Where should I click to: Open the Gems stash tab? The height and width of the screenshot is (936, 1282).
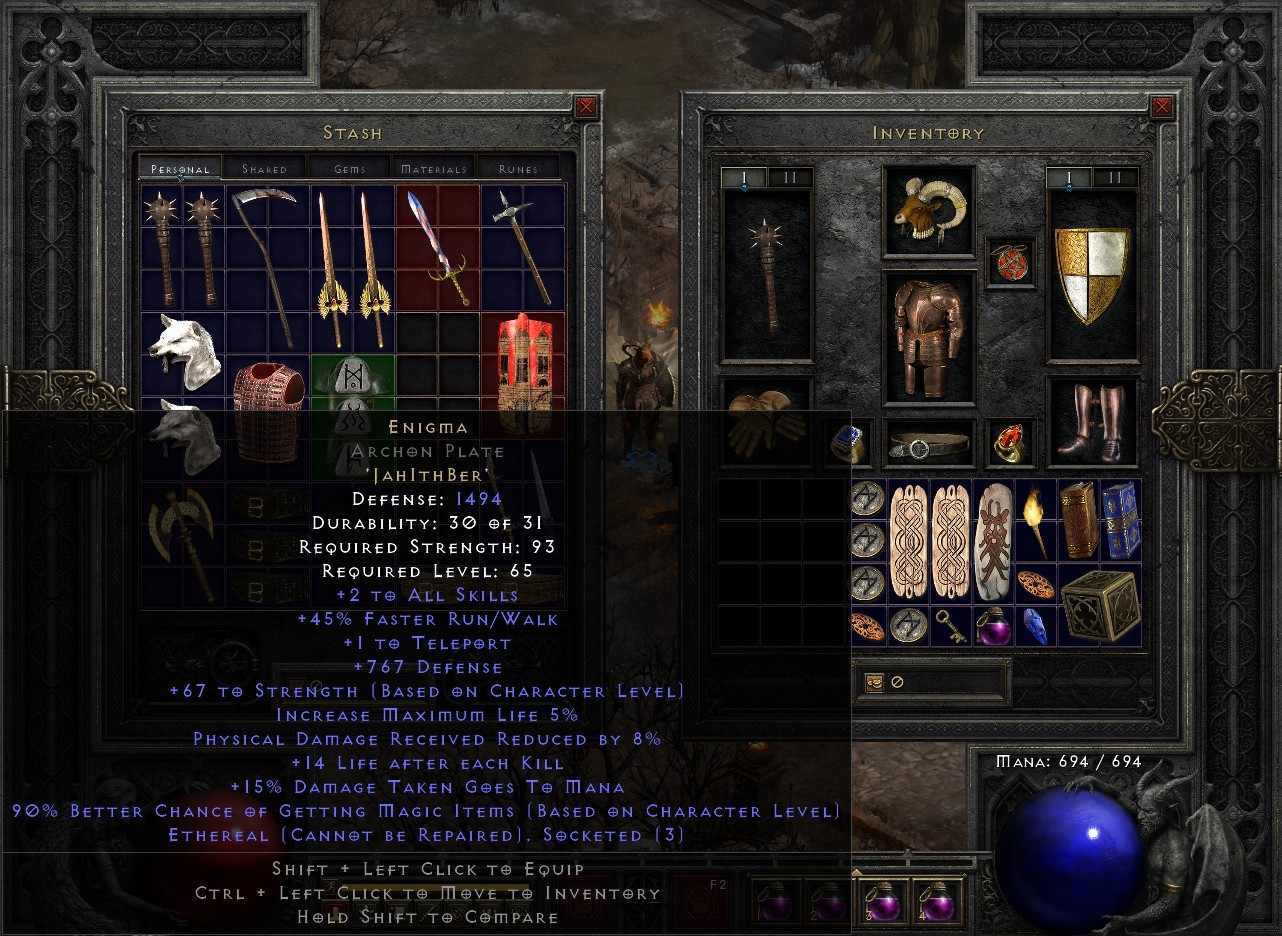[350, 168]
